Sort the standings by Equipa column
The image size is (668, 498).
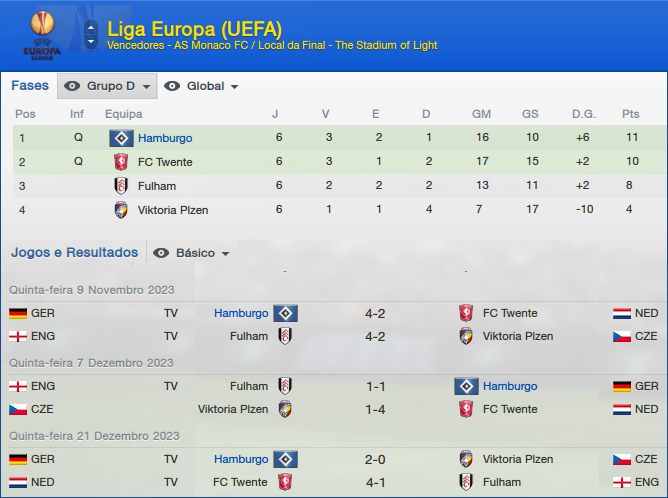click(x=123, y=114)
